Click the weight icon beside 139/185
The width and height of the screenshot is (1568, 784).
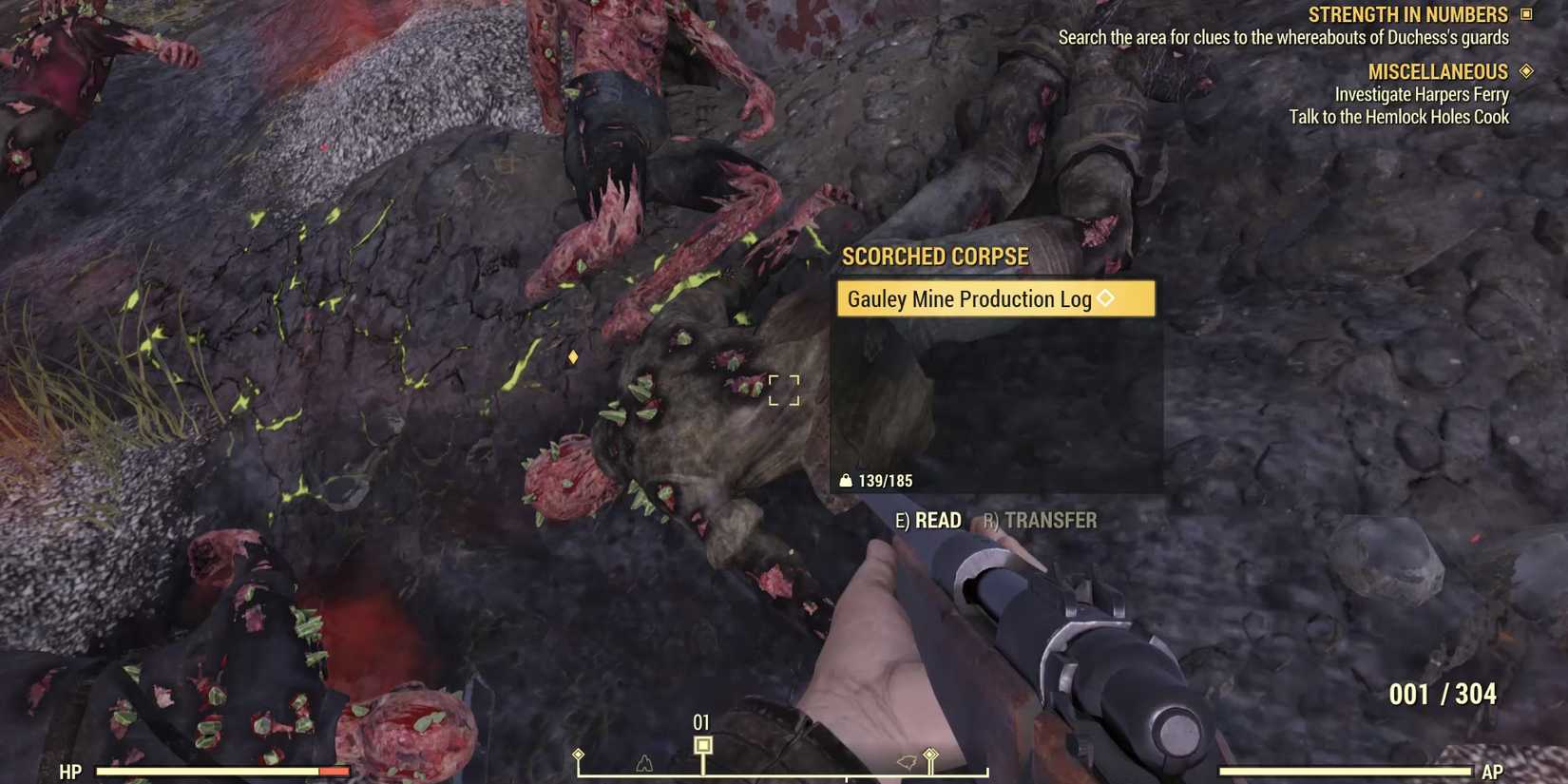point(847,480)
